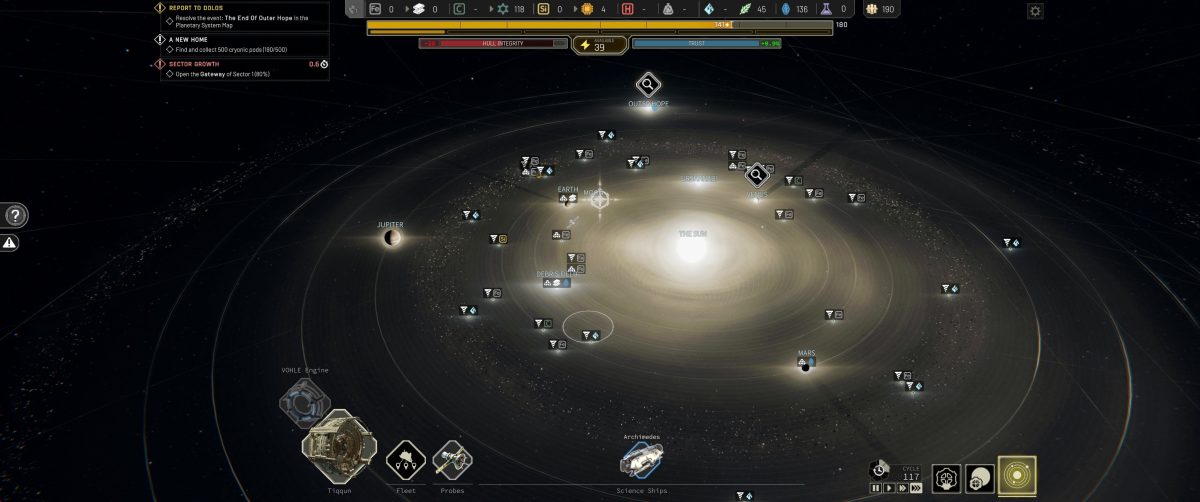This screenshot has width=1200, height=502.
Task: Pause the game cycle
Action: click(x=876, y=488)
